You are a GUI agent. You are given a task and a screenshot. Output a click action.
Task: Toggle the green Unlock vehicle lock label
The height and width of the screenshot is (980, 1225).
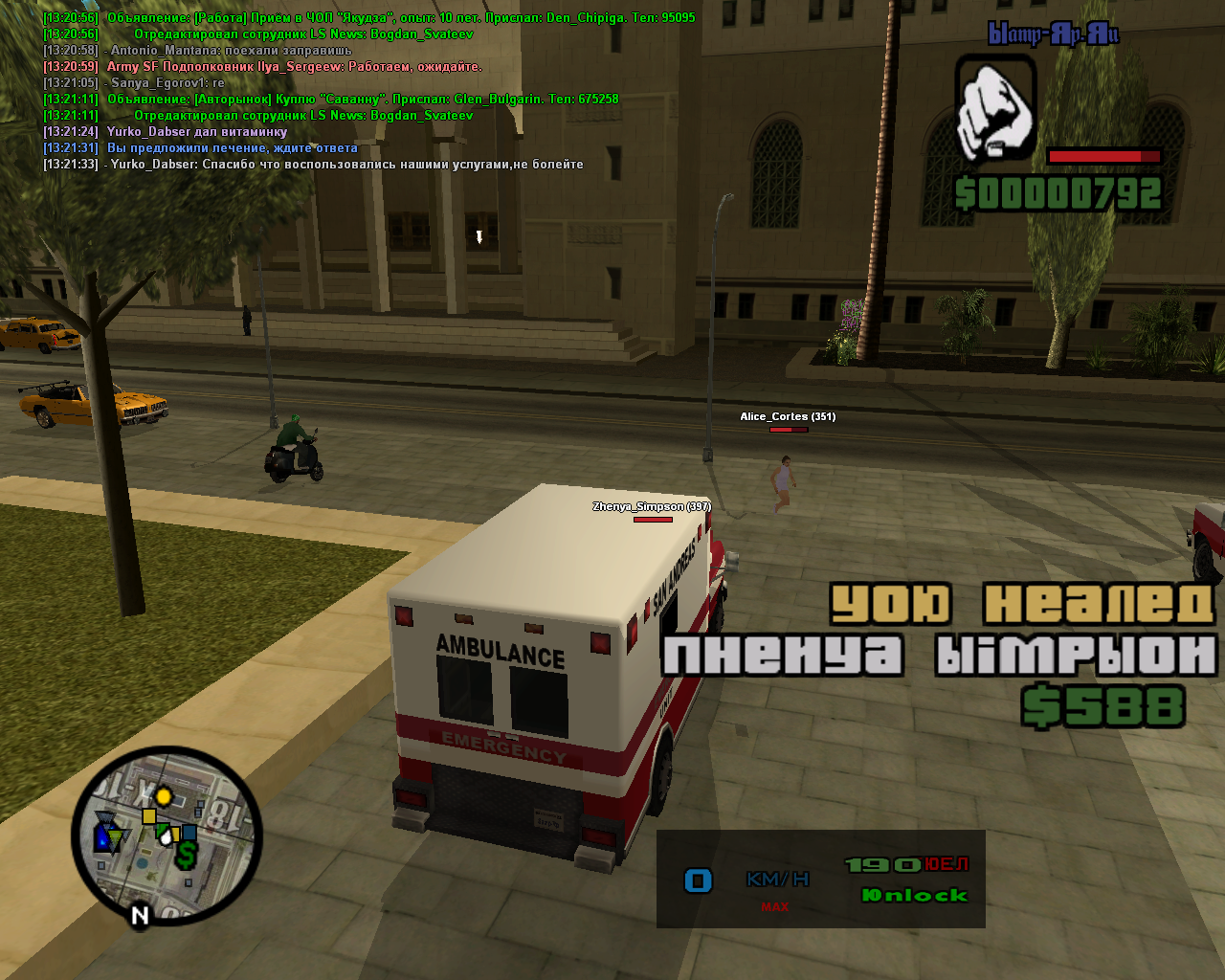click(x=914, y=896)
